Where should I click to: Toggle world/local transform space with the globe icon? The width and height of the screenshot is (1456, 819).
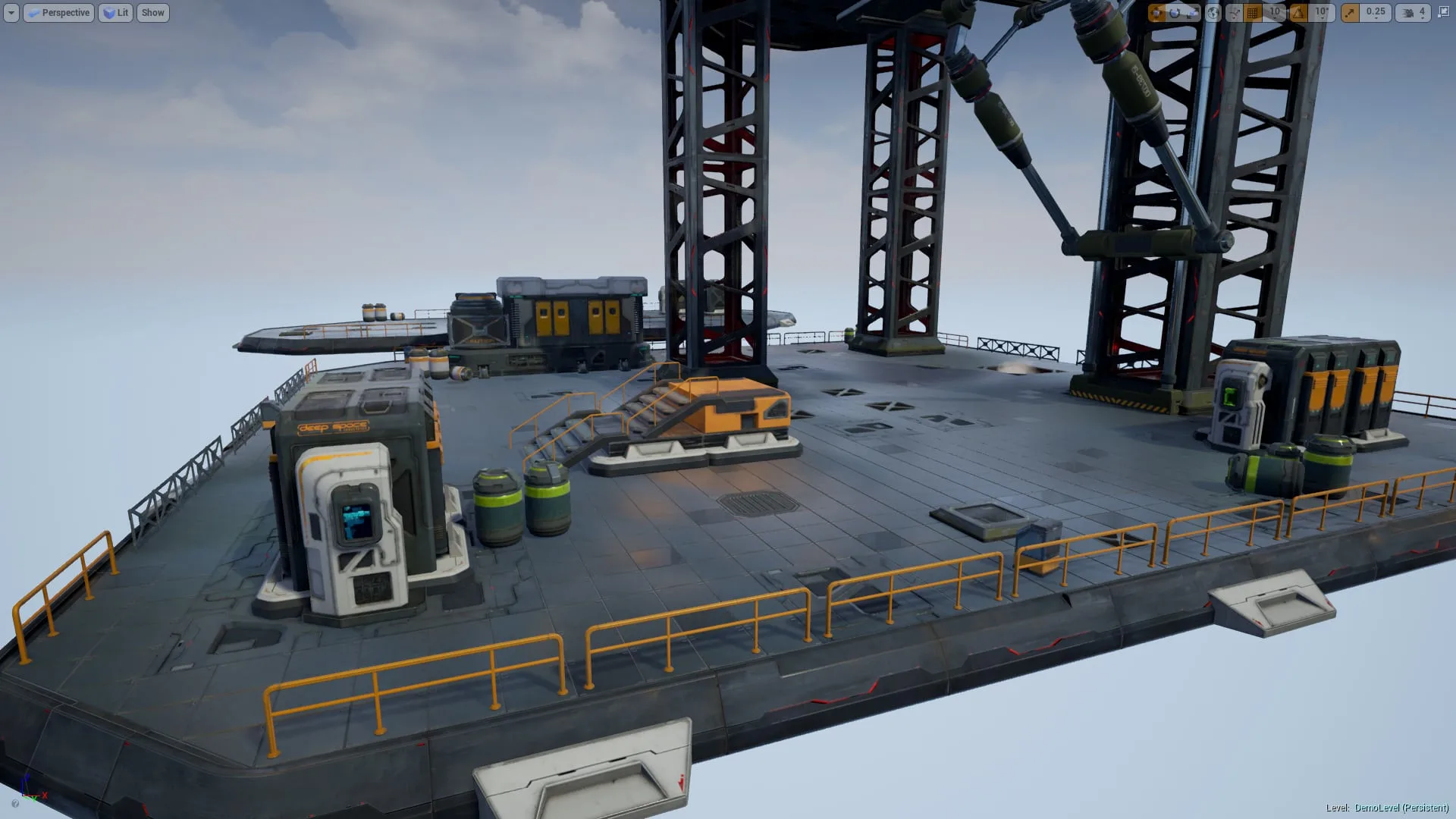1213,13
